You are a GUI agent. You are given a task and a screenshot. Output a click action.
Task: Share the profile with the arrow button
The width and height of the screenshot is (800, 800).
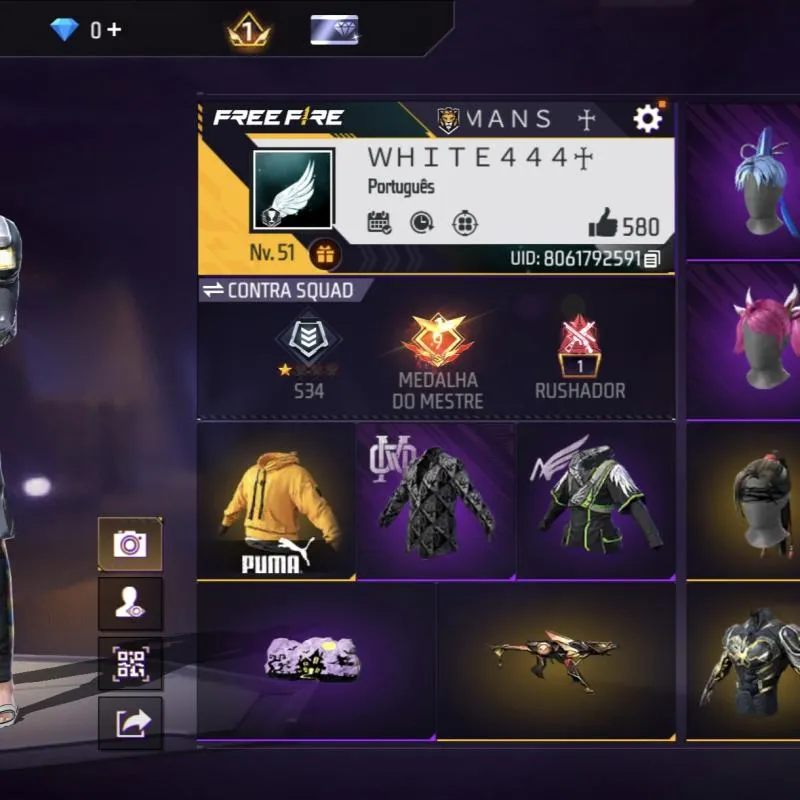(x=130, y=723)
